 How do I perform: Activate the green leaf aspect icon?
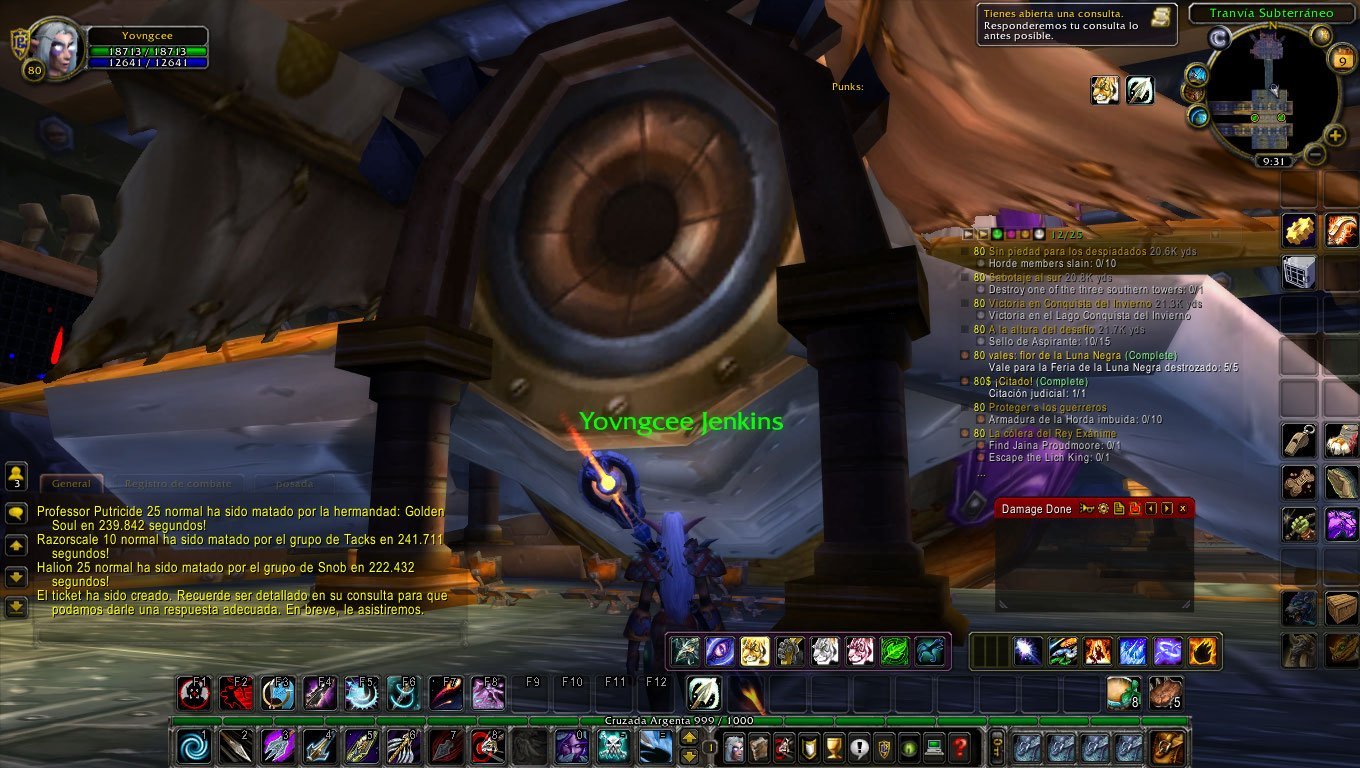tap(895, 651)
